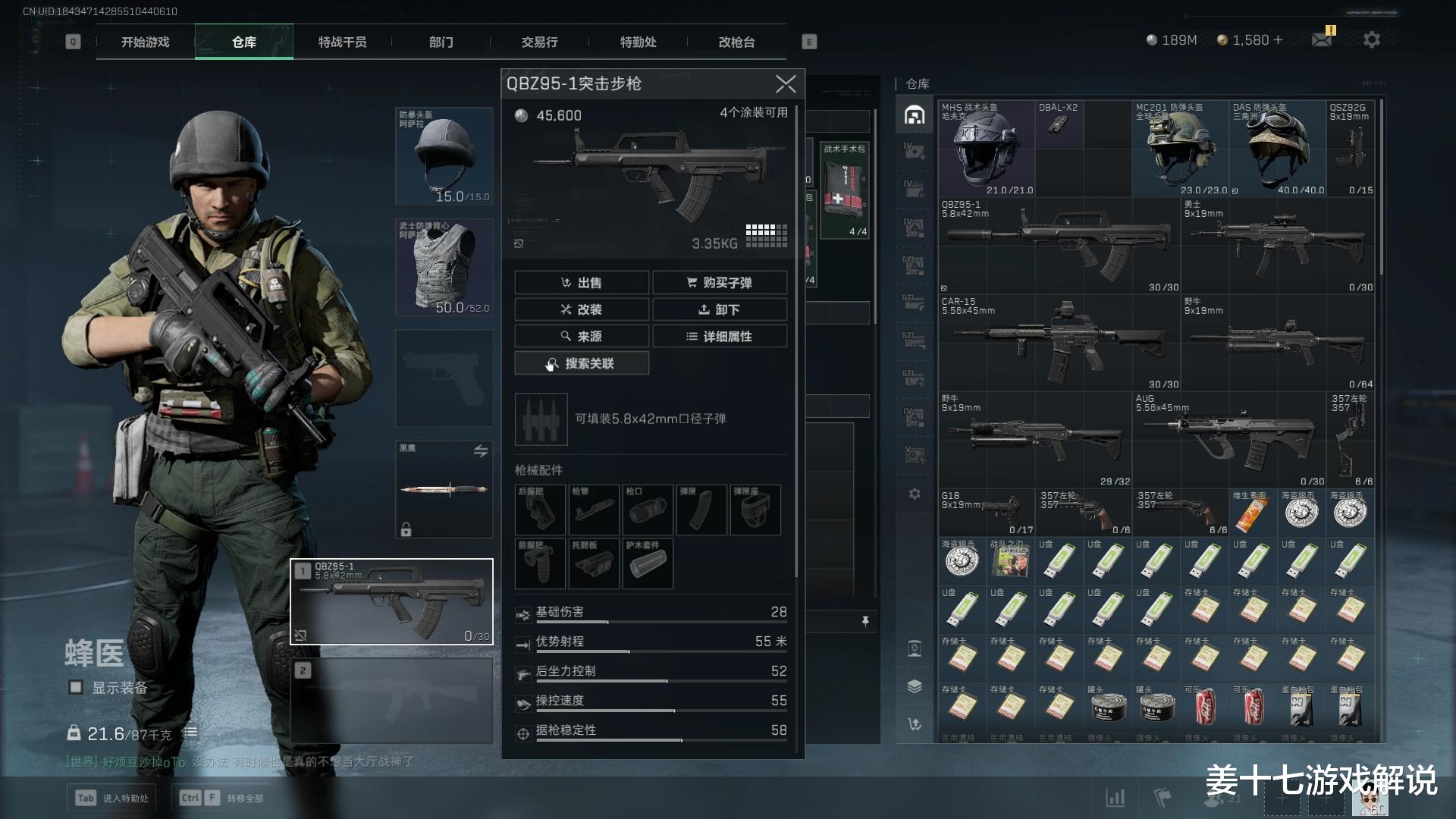View 详细属性 detailed stats
This screenshot has width=1456, height=819.
click(x=720, y=336)
